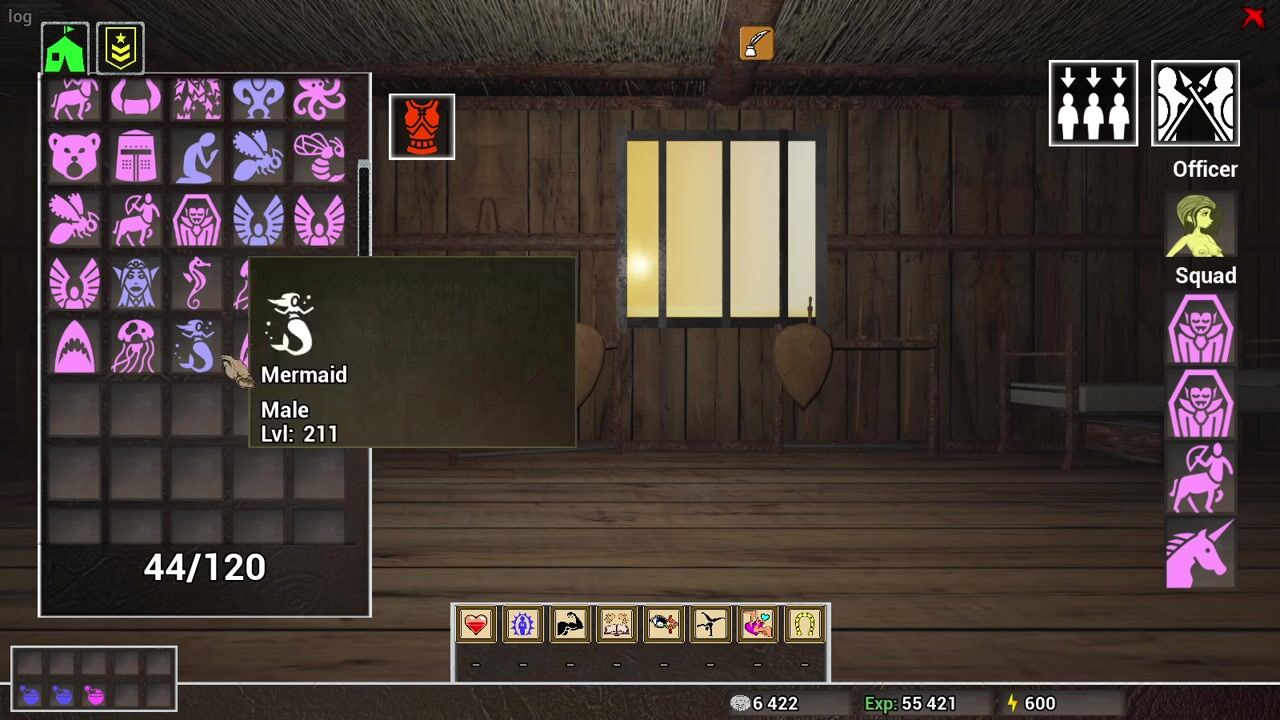Select the pink shark creature slot

(x=75, y=346)
